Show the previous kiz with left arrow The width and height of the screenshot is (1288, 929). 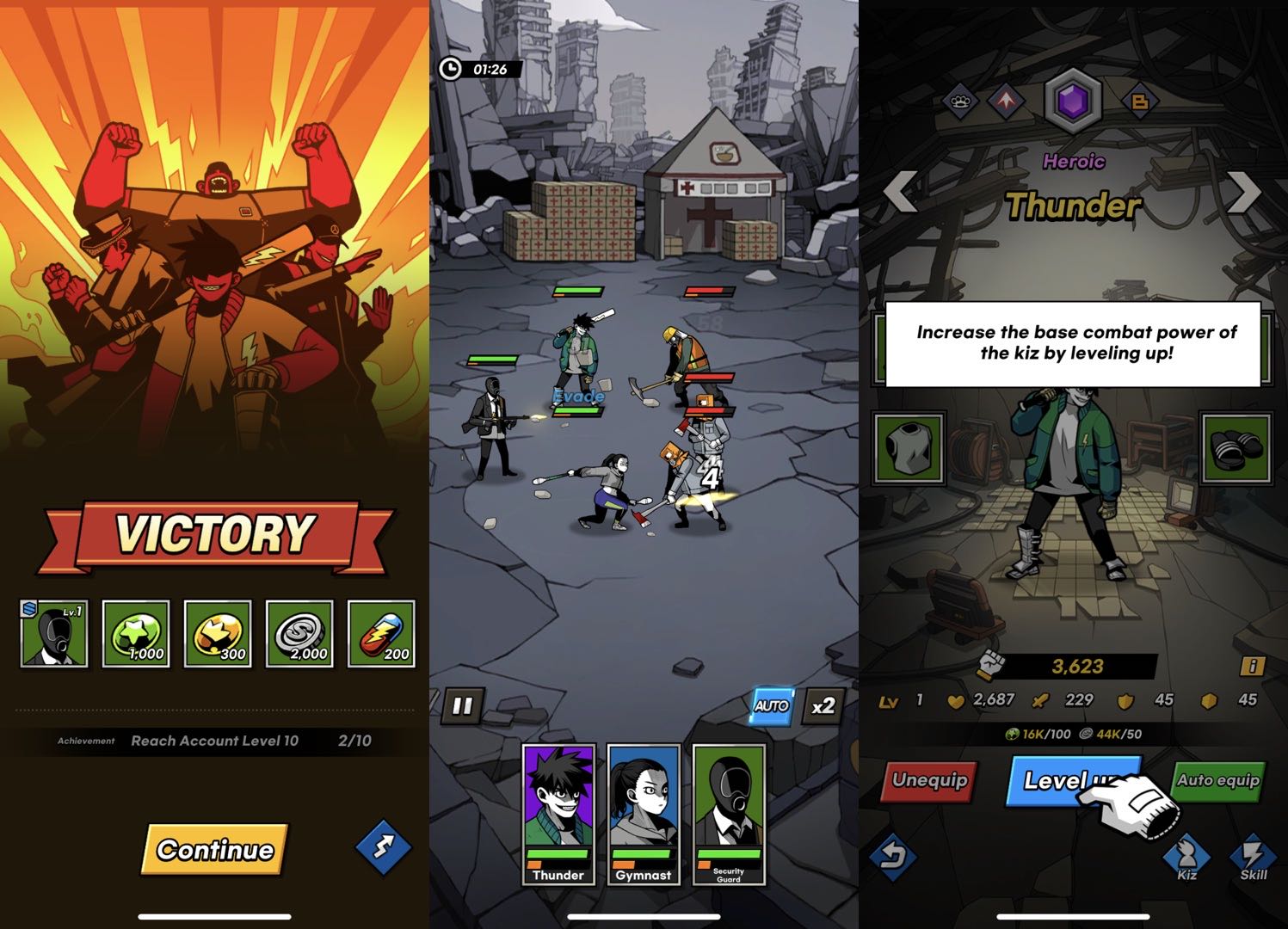[x=901, y=192]
